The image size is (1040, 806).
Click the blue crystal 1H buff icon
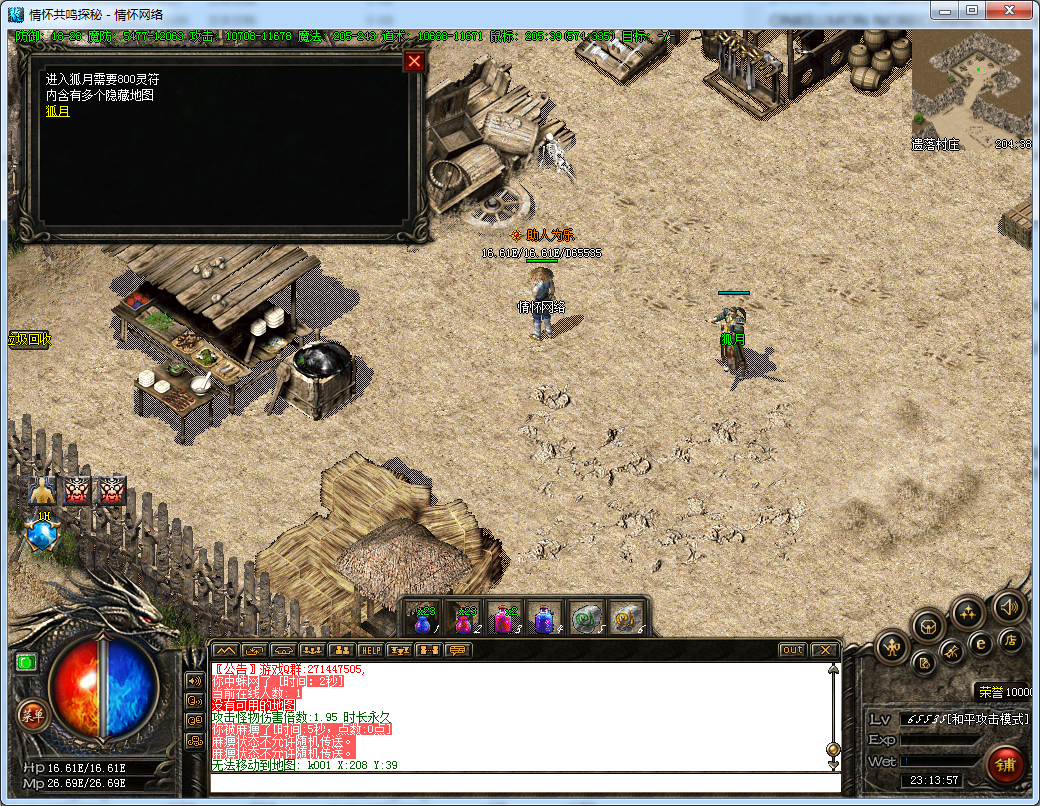(43, 535)
